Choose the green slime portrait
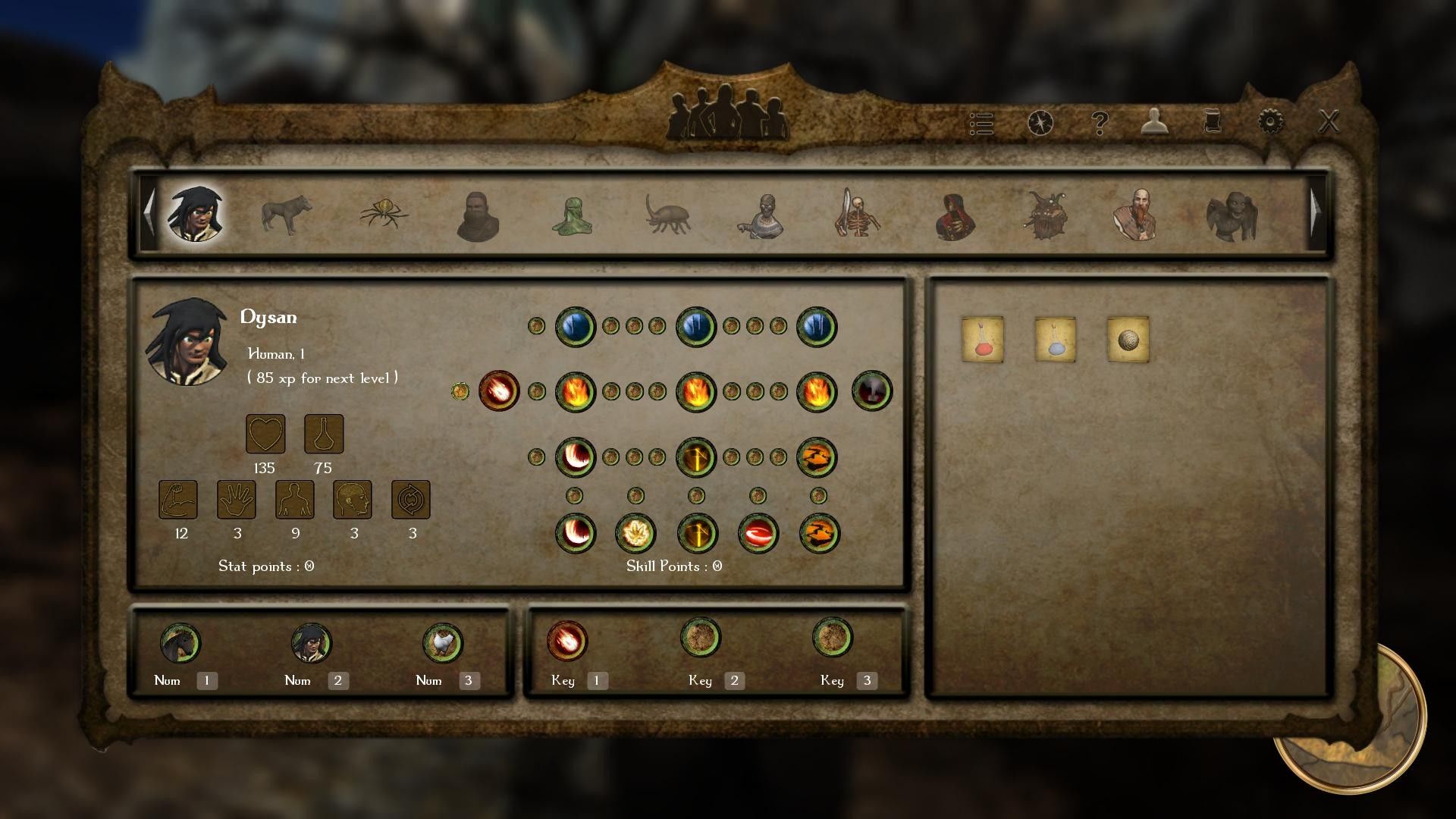 pyautogui.click(x=572, y=216)
